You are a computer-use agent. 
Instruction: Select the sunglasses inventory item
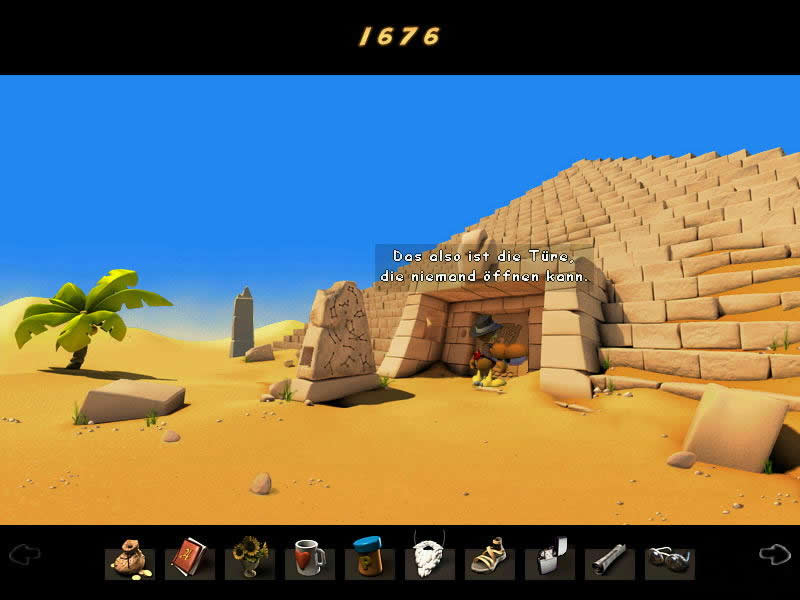tap(669, 559)
